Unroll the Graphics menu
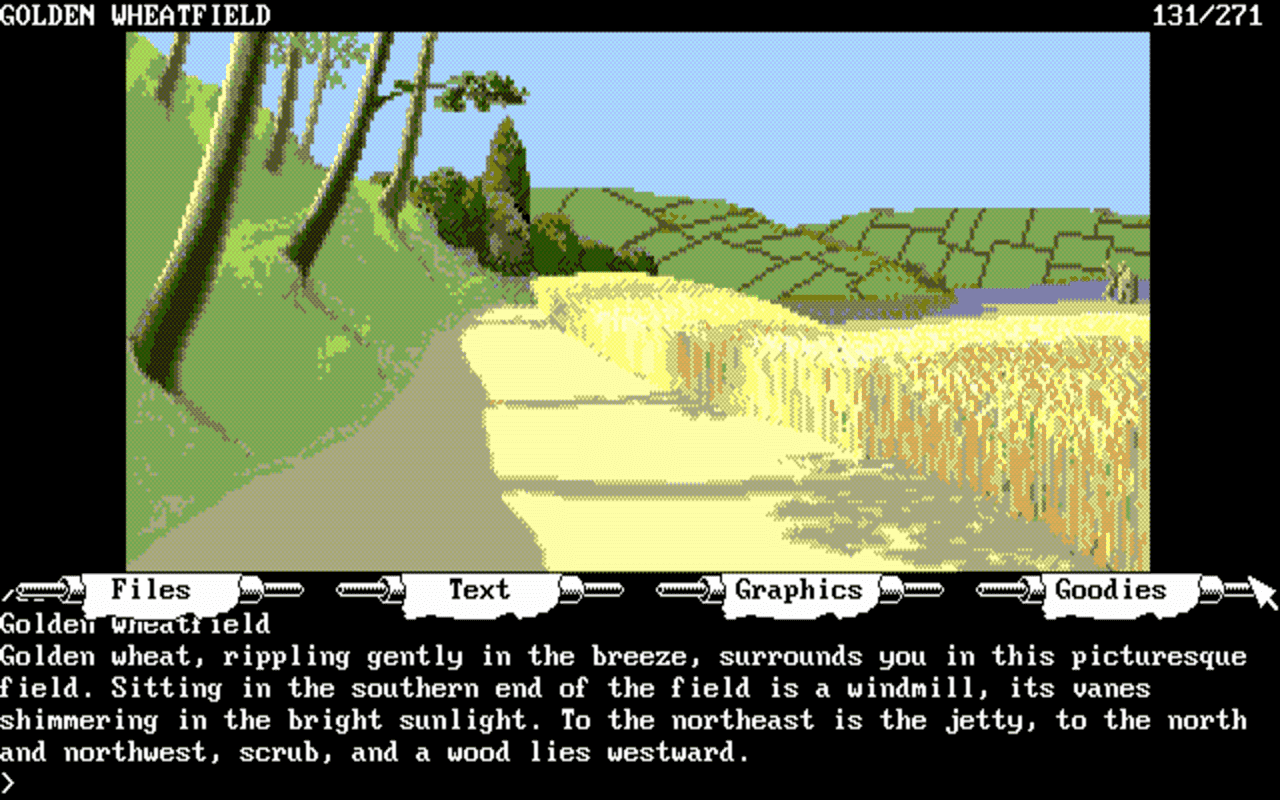Viewport: 1280px width, 800px height. pyautogui.click(x=797, y=590)
